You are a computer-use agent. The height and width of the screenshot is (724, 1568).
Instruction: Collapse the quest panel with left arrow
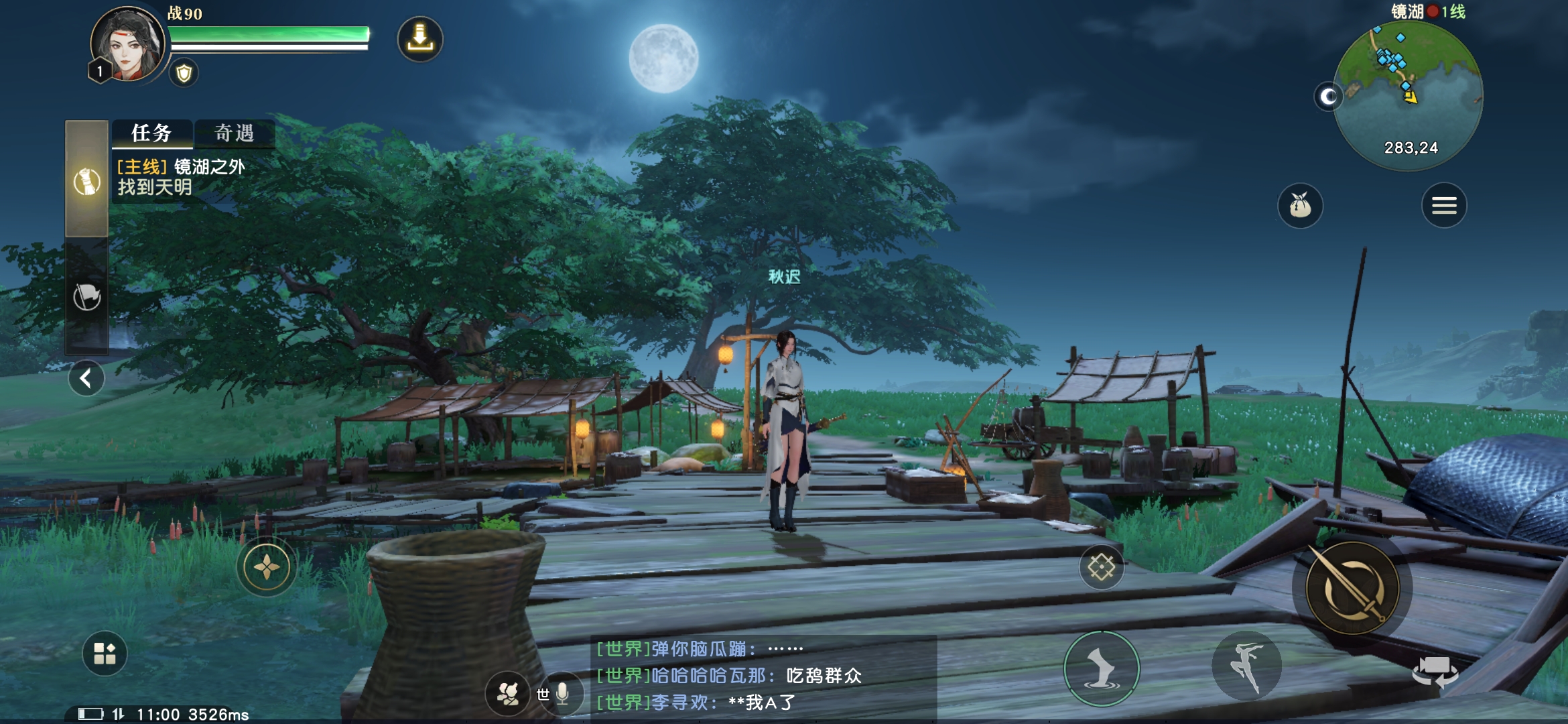(x=86, y=379)
